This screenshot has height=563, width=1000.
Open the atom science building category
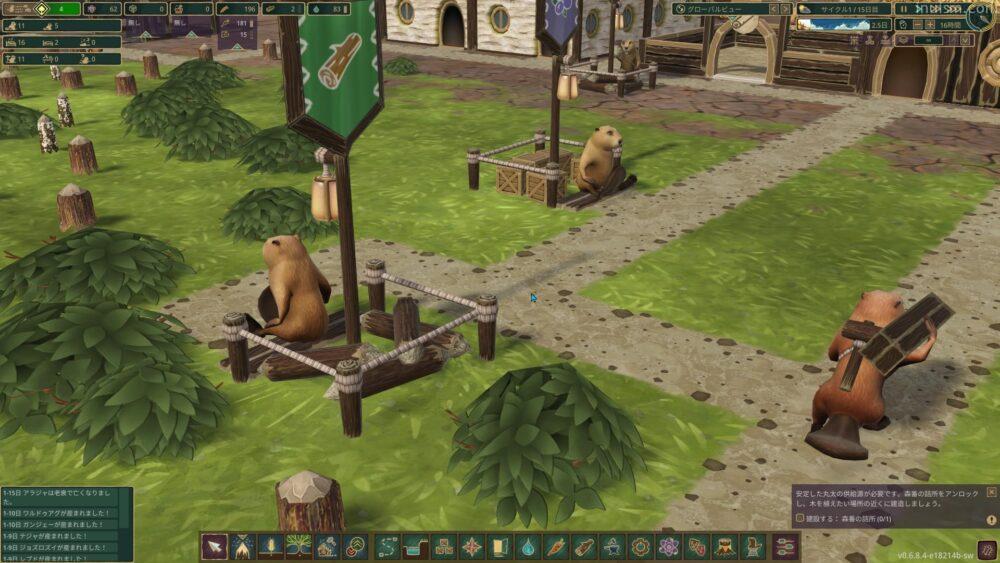669,546
